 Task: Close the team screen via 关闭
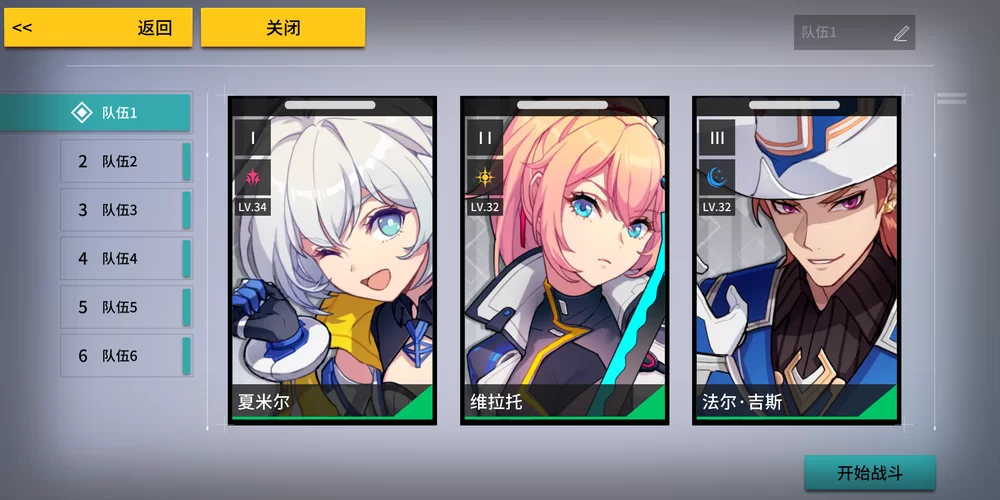pos(283,28)
